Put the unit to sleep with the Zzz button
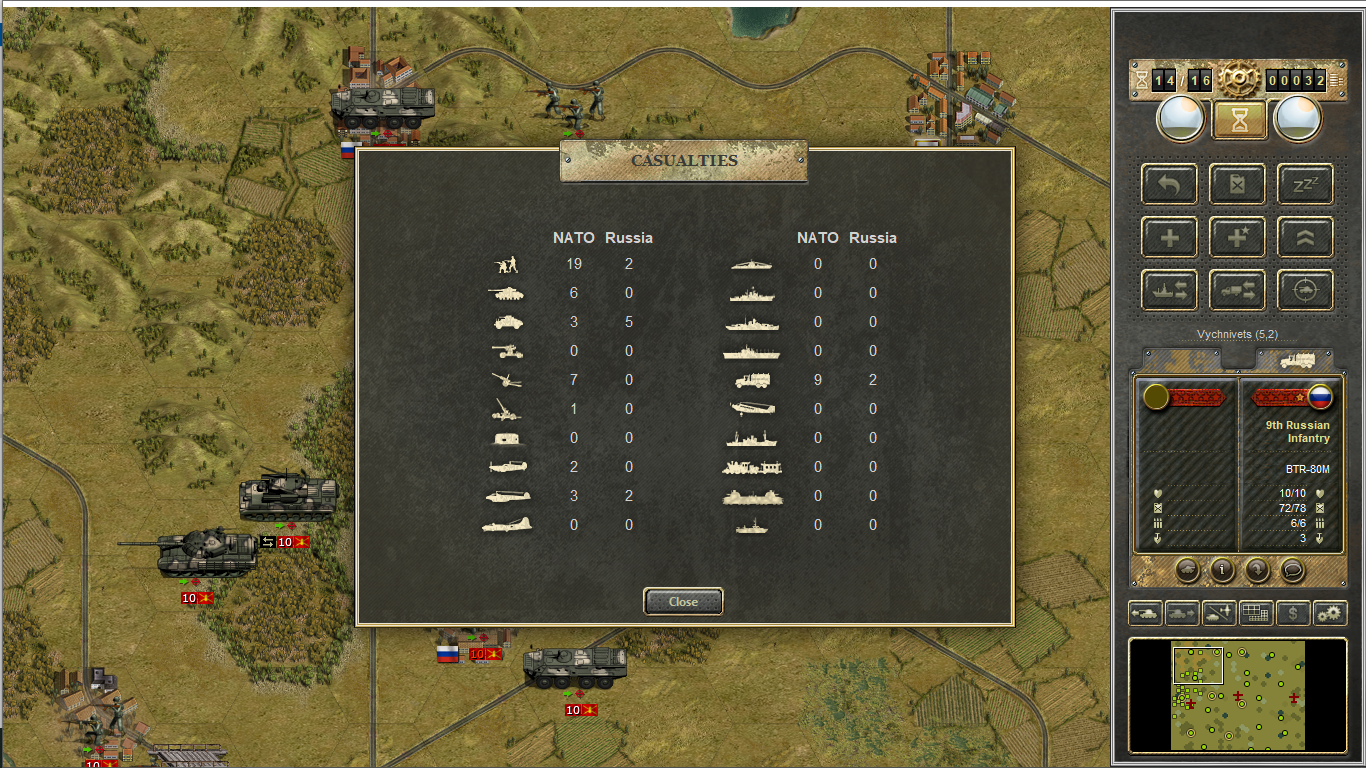 click(x=1305, y=184)
